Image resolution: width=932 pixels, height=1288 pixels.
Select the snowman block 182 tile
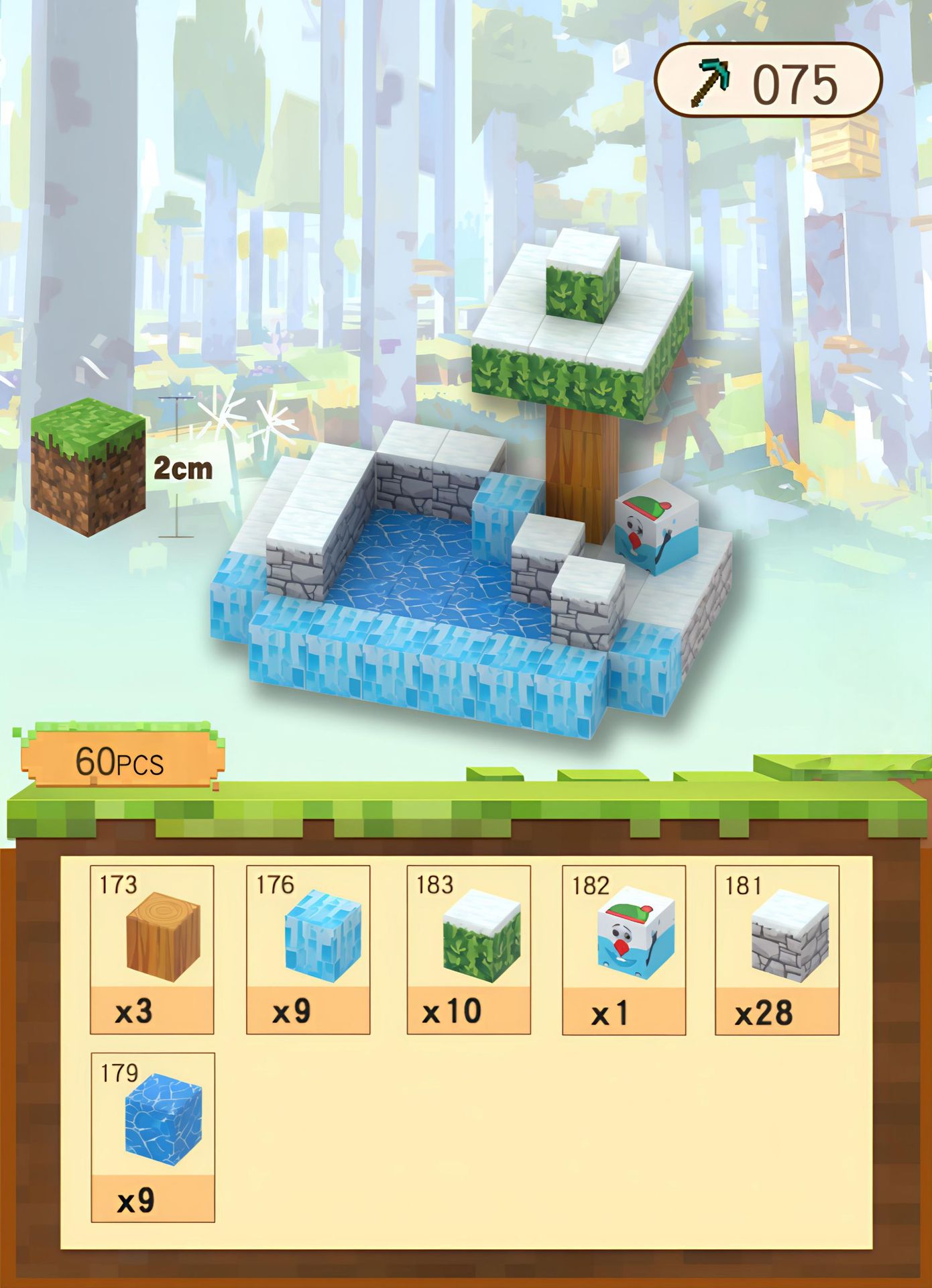(624, 949)
